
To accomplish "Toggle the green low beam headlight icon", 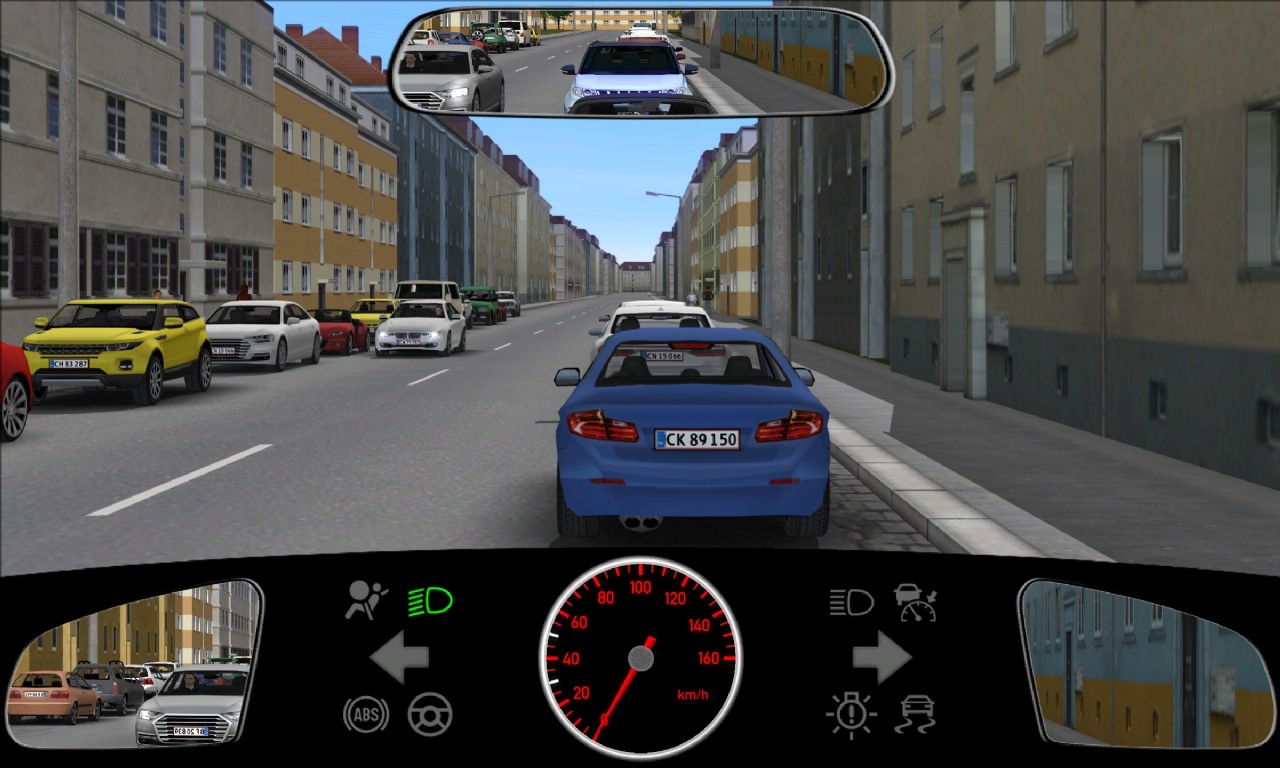I will point(430,601).
